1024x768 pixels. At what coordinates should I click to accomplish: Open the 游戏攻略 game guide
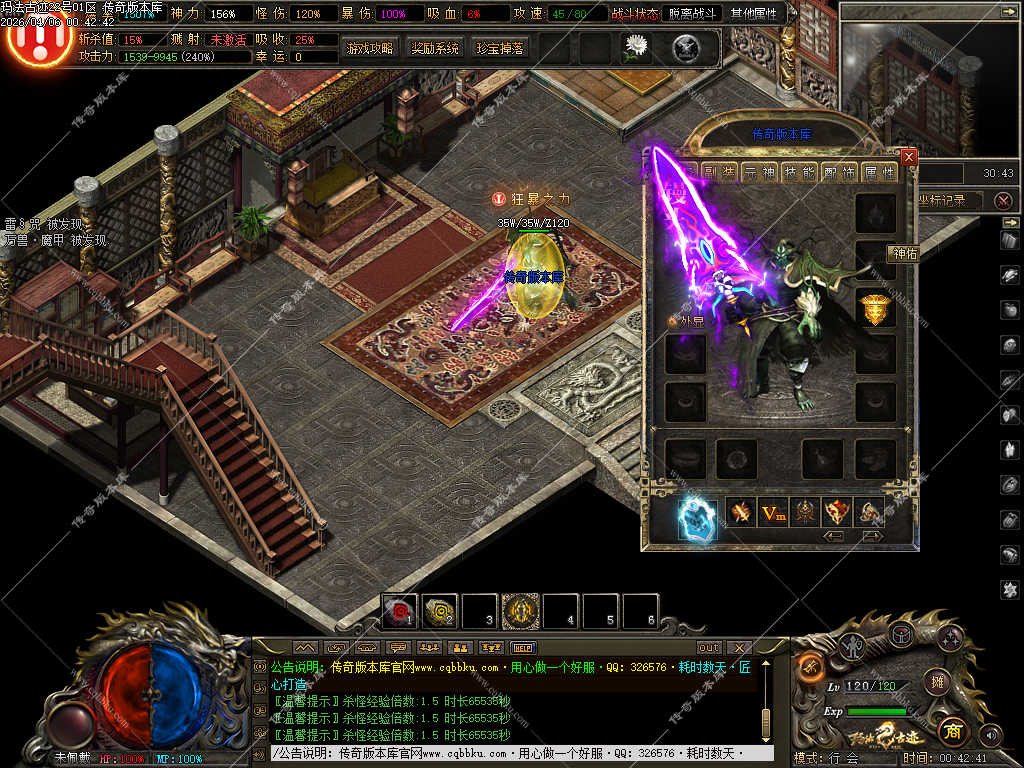point(370,48)
